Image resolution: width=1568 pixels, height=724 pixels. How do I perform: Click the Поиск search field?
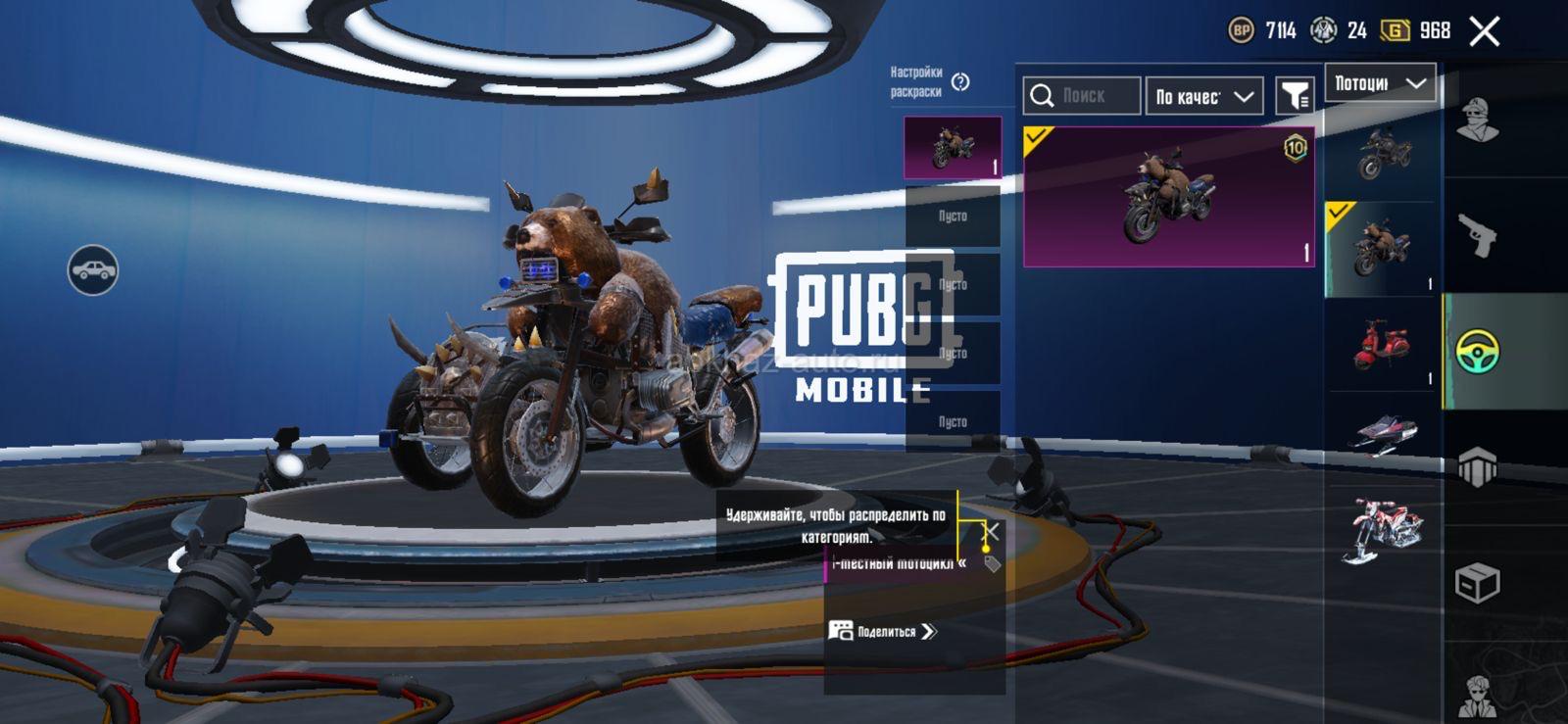(1083, 96)
